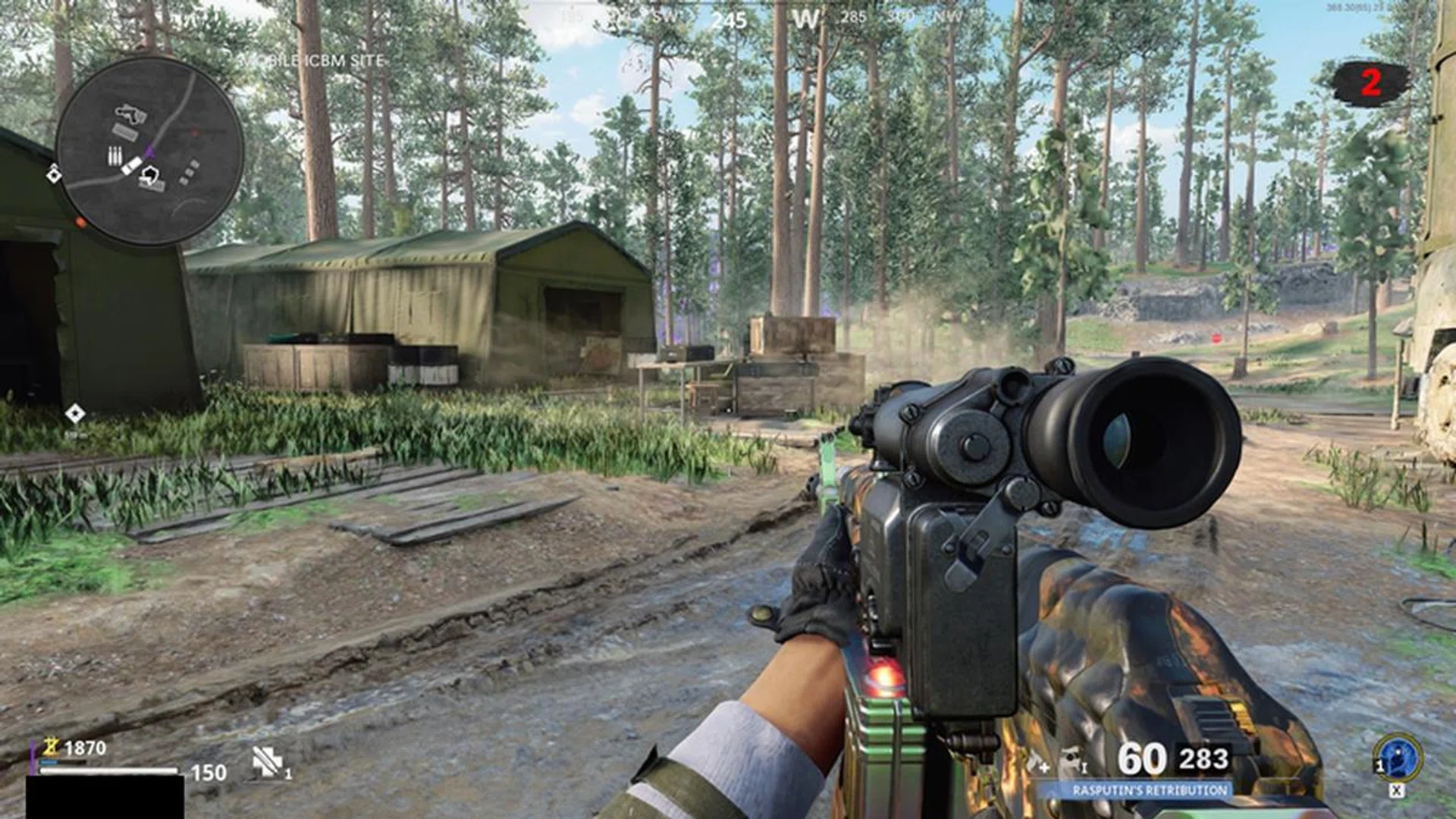Click the circular minimap
The height and width of the screenshot is (819, 1456).
pyautogui.click(x=149, y=150)
